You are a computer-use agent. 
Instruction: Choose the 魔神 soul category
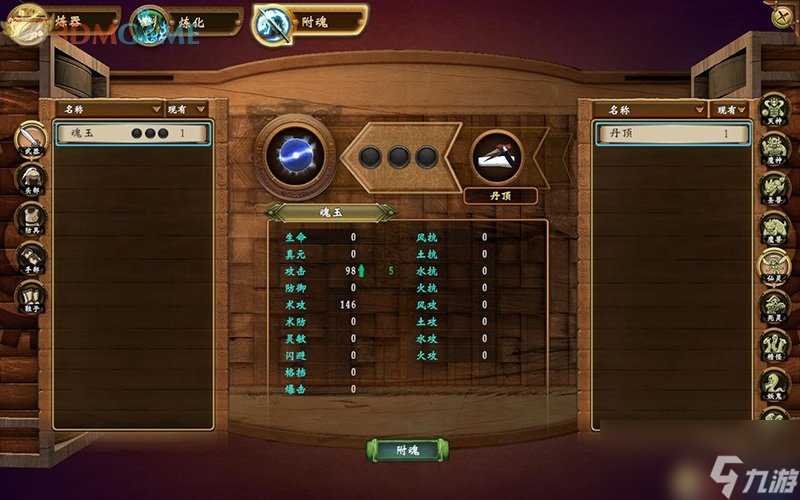point(775,148)
